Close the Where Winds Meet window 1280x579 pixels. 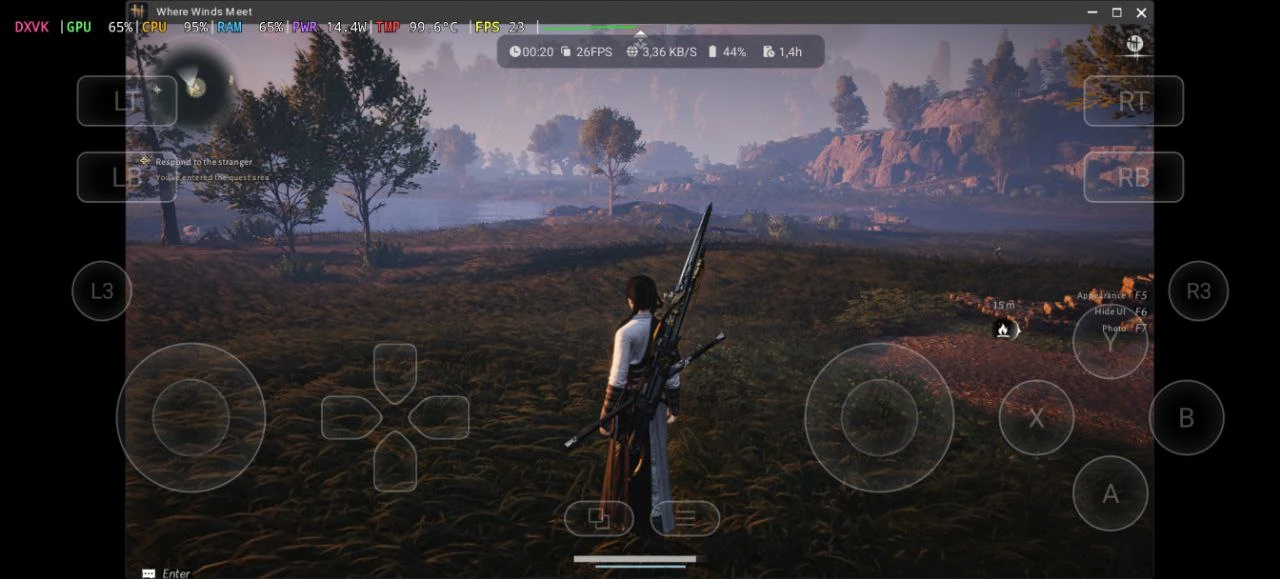(1141, 12)
